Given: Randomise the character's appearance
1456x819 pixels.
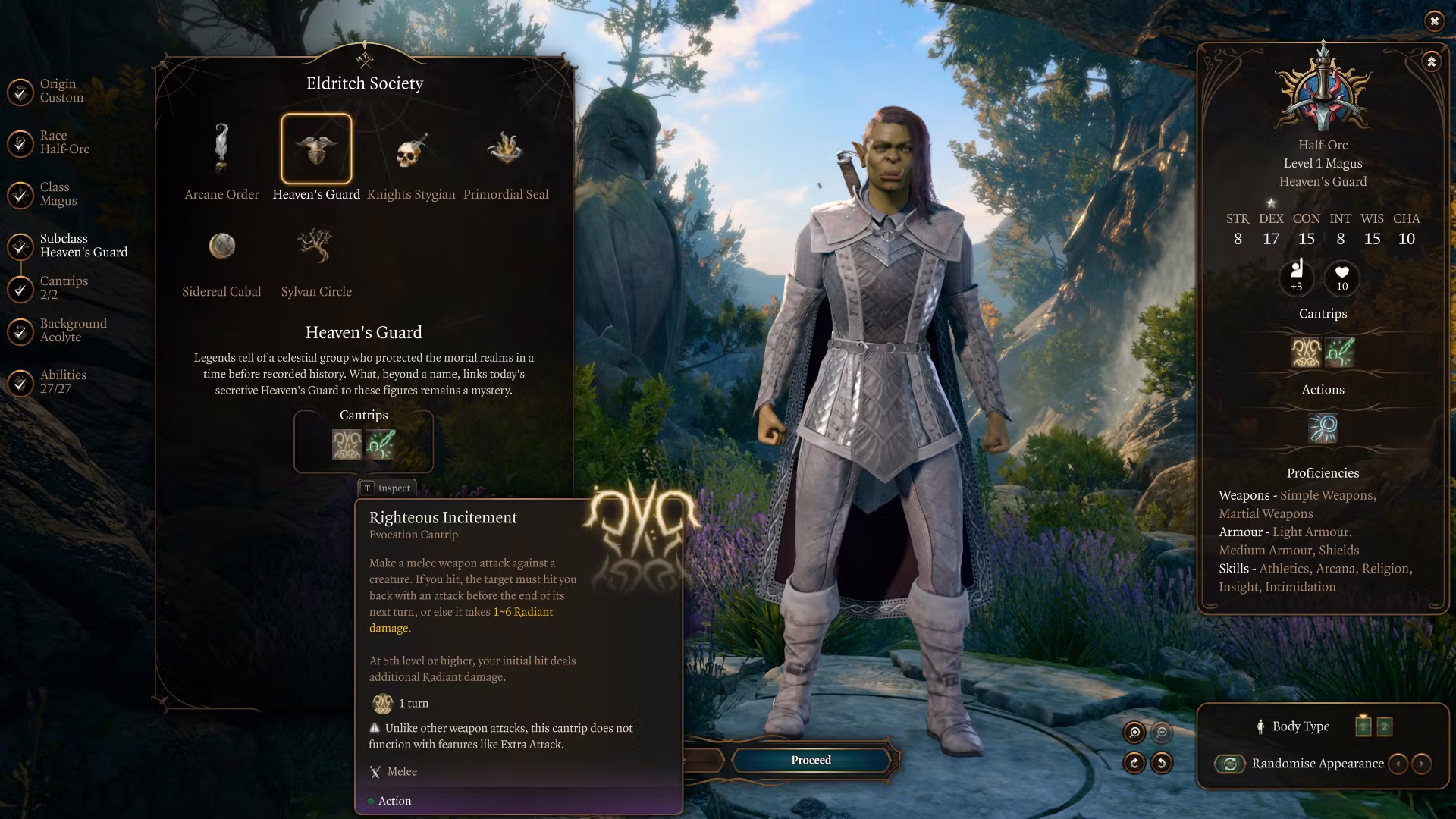Looking at the screenshot, I should 1230,764.
